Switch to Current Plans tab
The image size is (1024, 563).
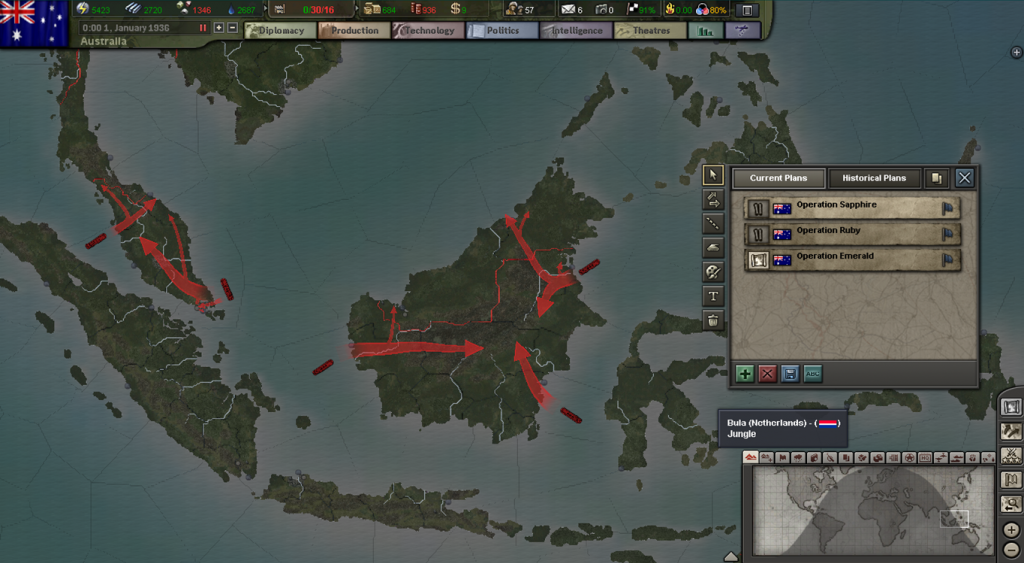[x=779, y=178]
